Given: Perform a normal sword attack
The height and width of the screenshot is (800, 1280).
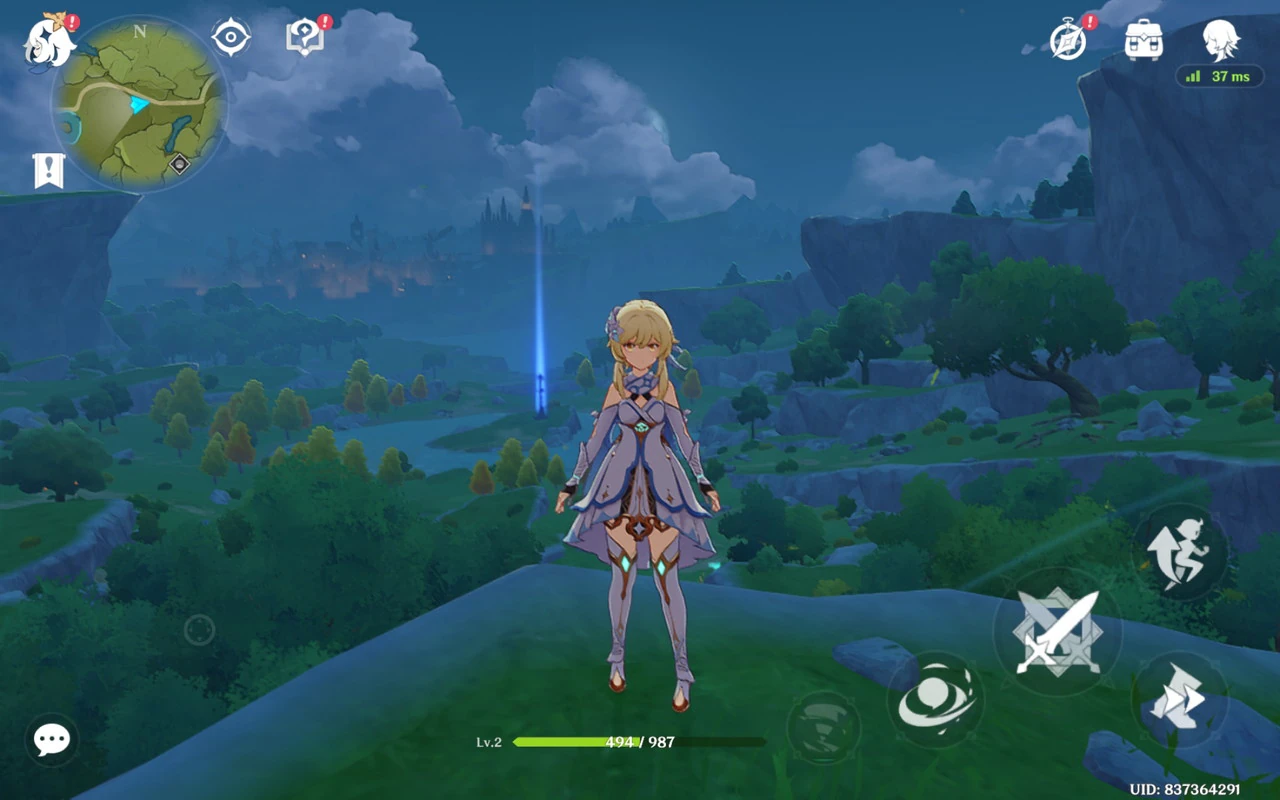Looking at the screenshot, I should 1057,632.
